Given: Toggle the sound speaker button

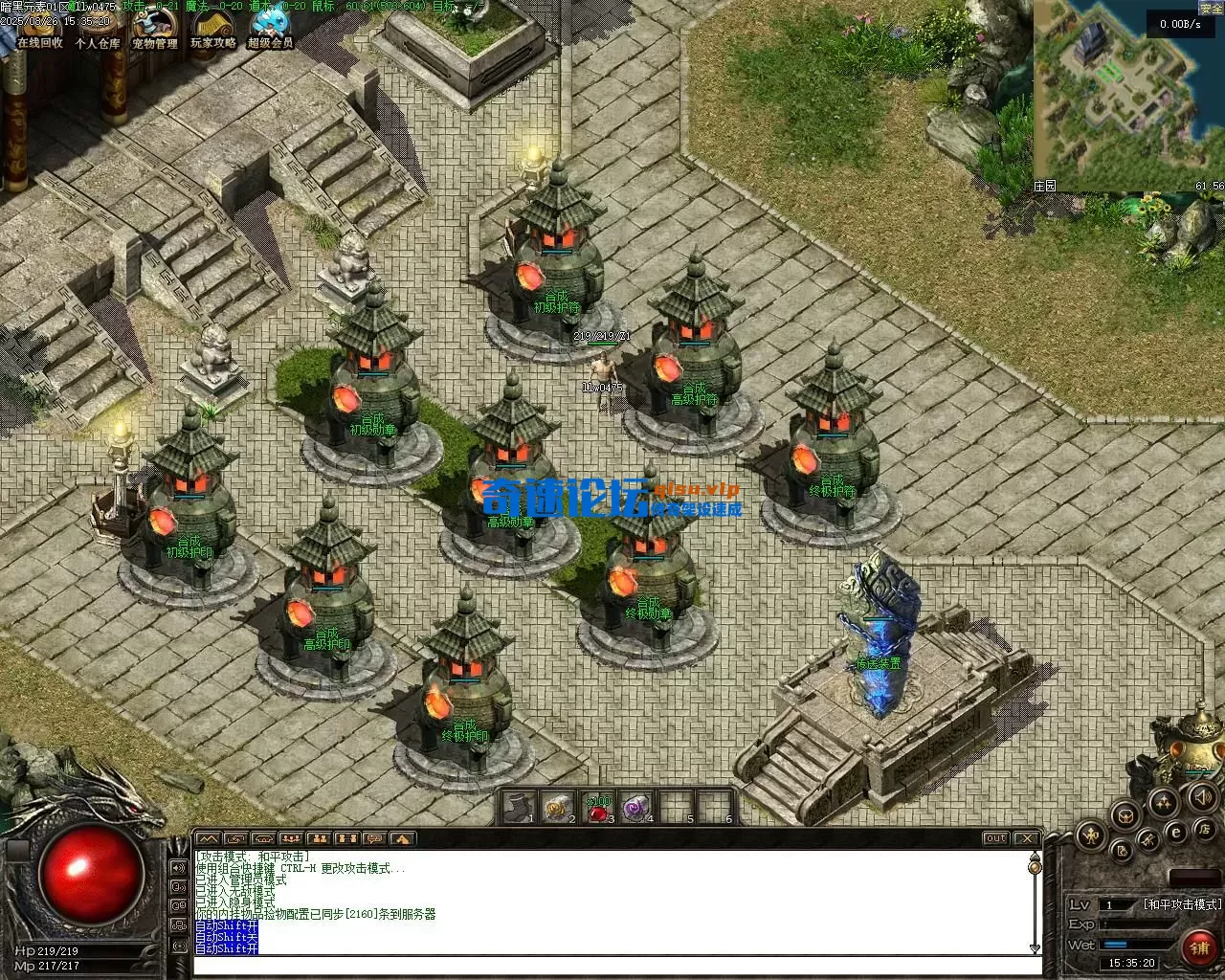Looking at the screenshot, I should coord(1201,796).
